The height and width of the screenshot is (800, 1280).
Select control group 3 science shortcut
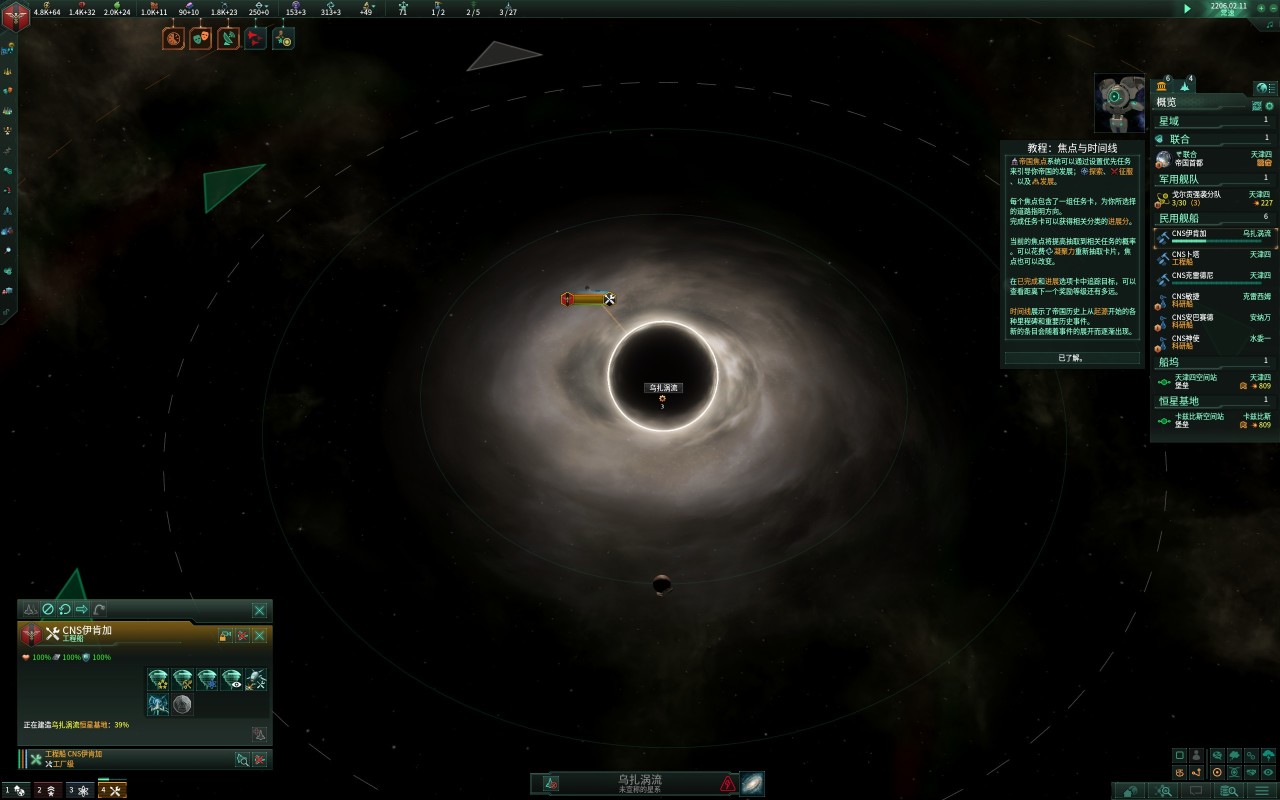point(80,790)
